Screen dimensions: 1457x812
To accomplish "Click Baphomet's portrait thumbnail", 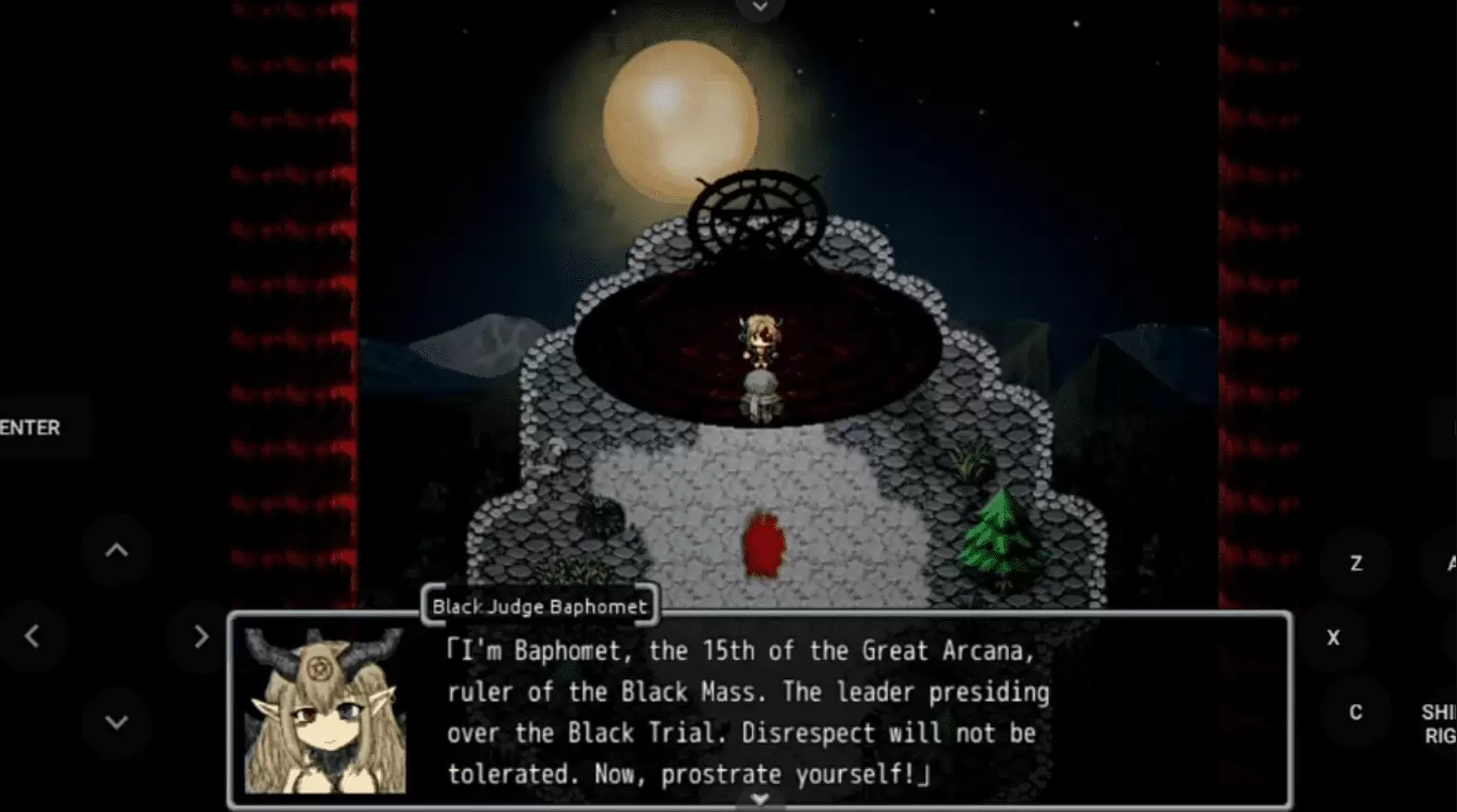I will click(x=325, y=711).
